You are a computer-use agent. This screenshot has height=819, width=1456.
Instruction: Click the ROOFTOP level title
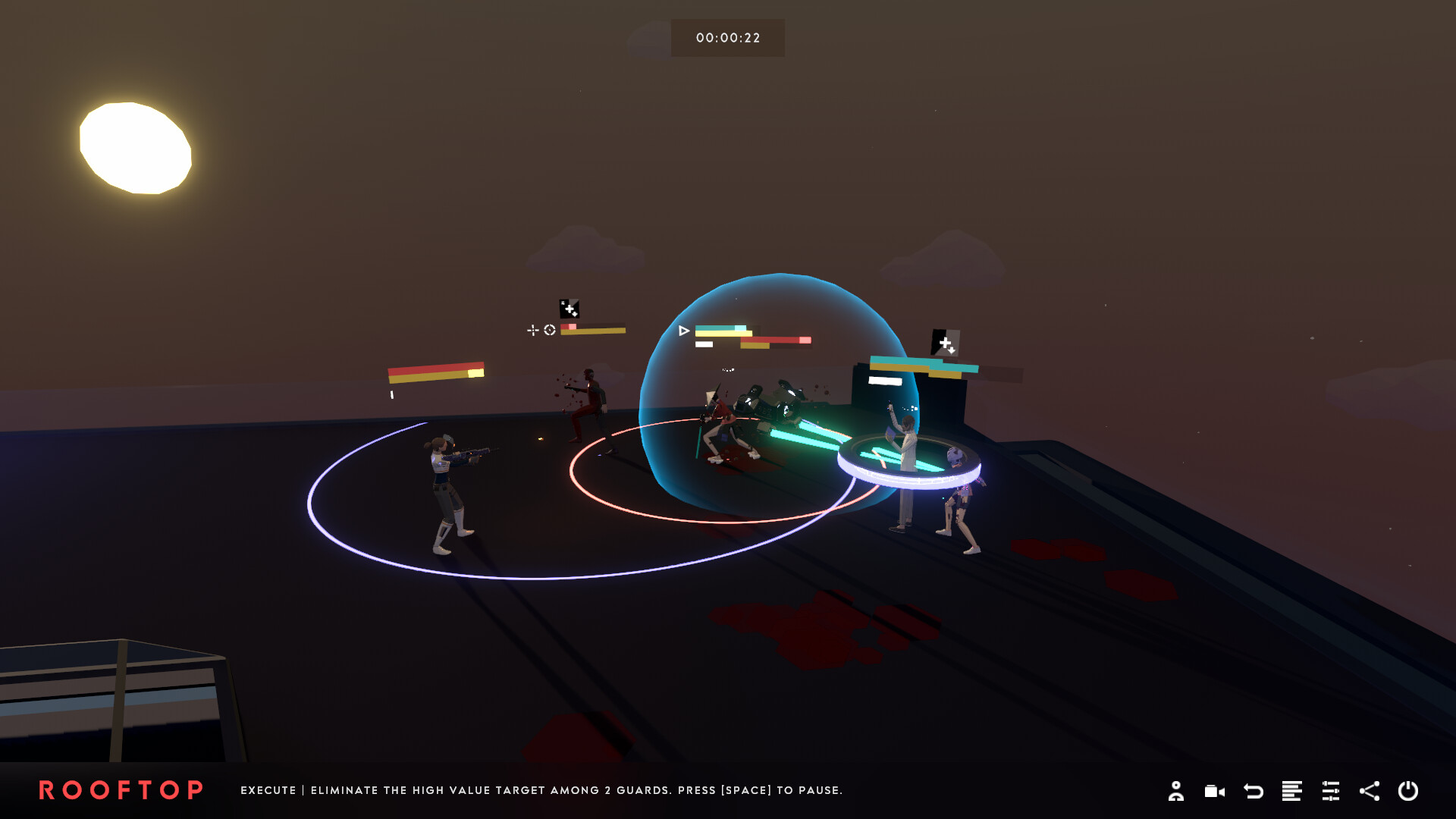click(121, 791)
